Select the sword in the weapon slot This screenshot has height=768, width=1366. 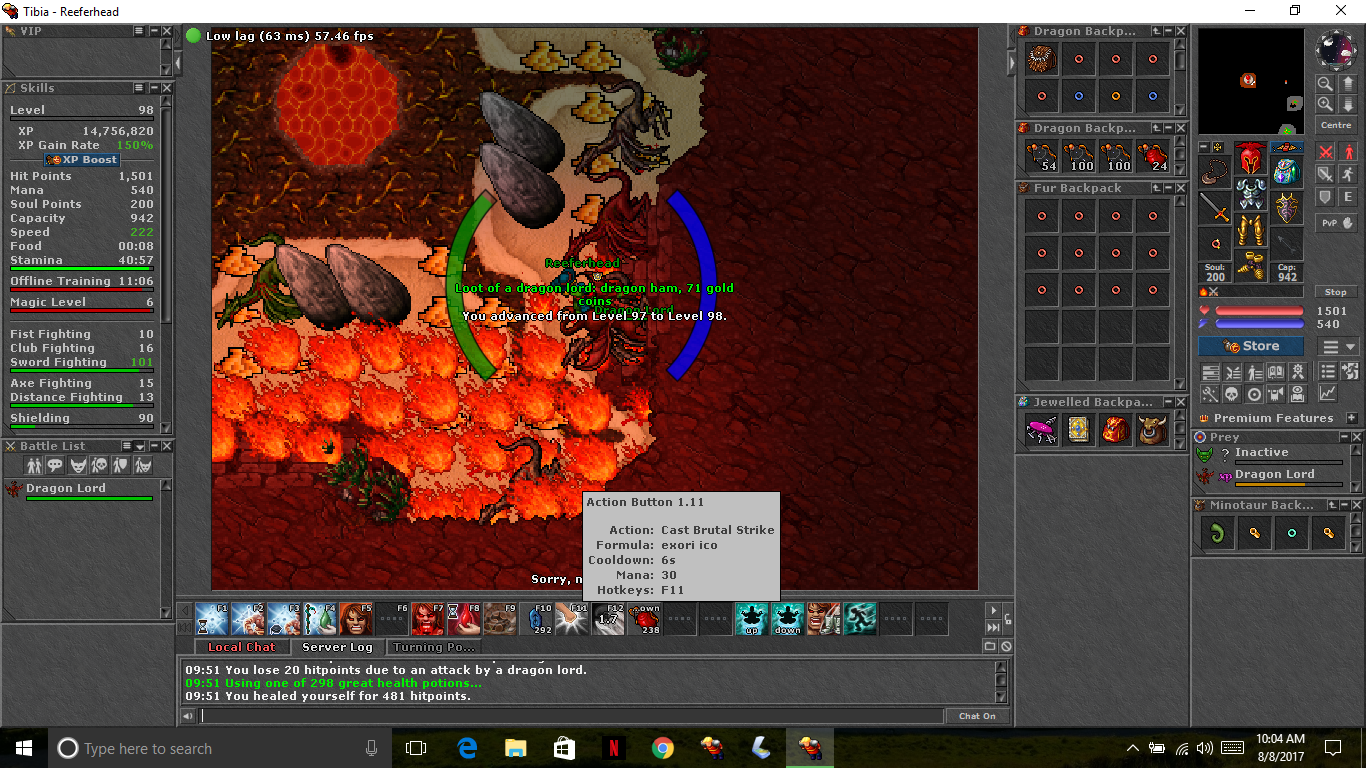tap(1215, 207)
